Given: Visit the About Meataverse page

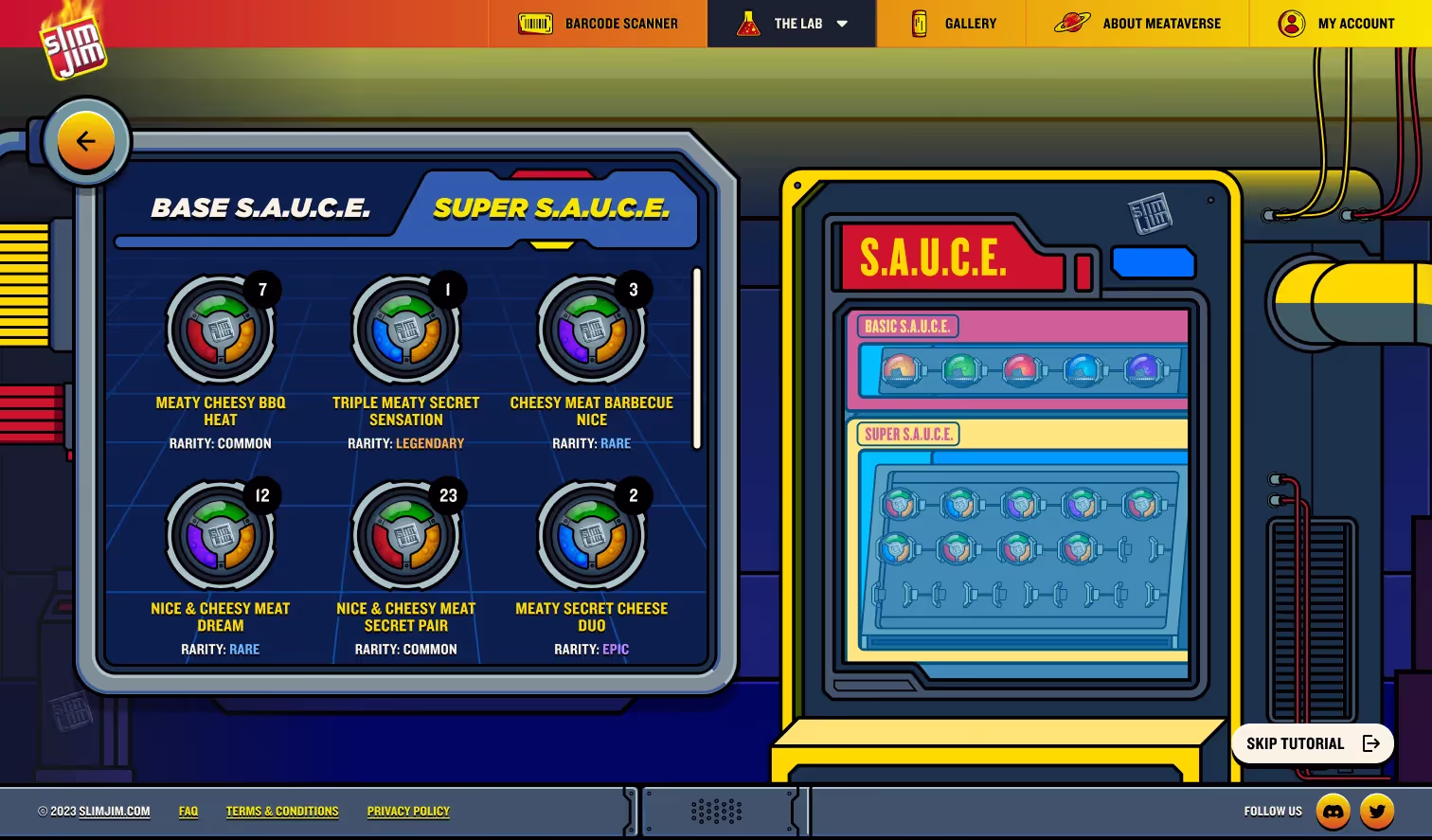Looking at the screenshot, I should point(1137,23).
